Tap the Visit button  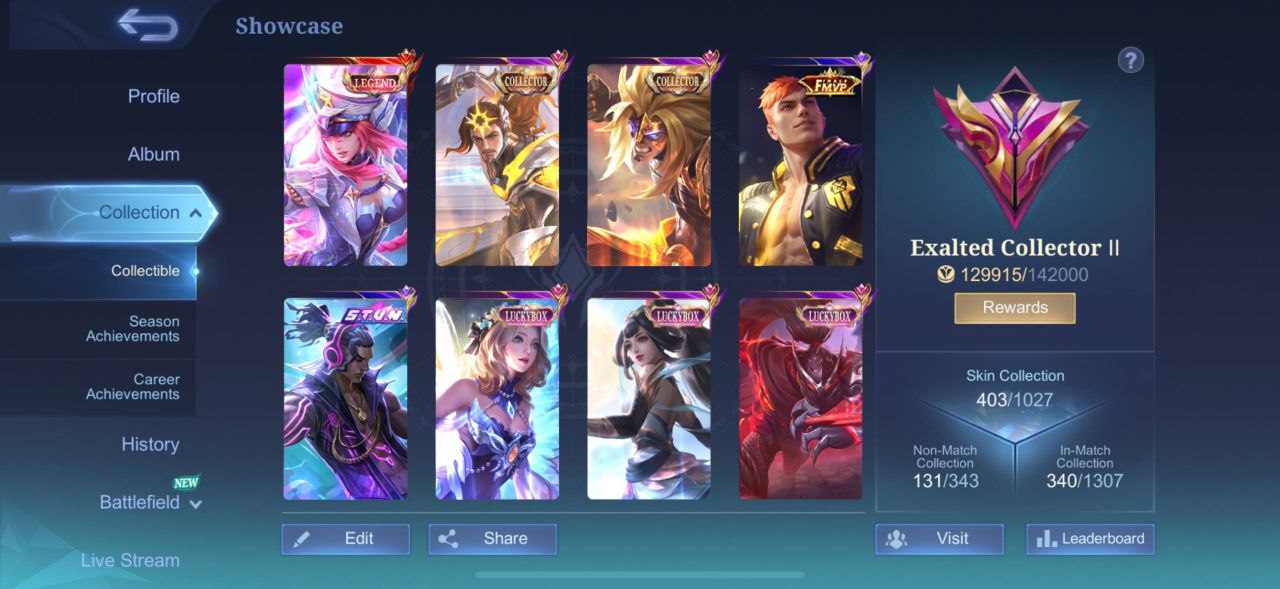pos(939,539)
